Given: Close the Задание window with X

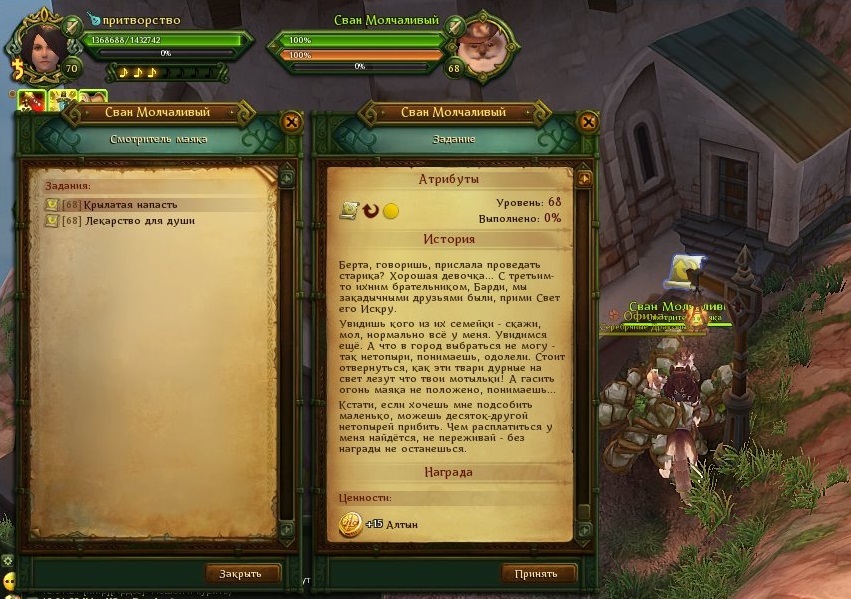Looking at the screenshot, I should coord(588,122).
